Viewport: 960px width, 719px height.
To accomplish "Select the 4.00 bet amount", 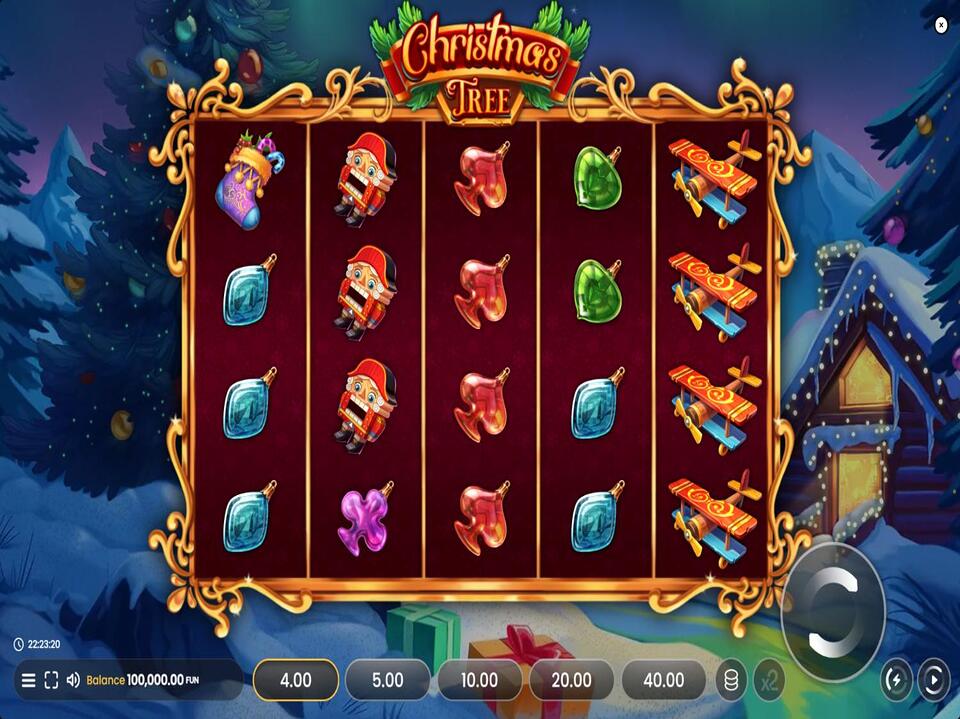I will coord(295,680).
